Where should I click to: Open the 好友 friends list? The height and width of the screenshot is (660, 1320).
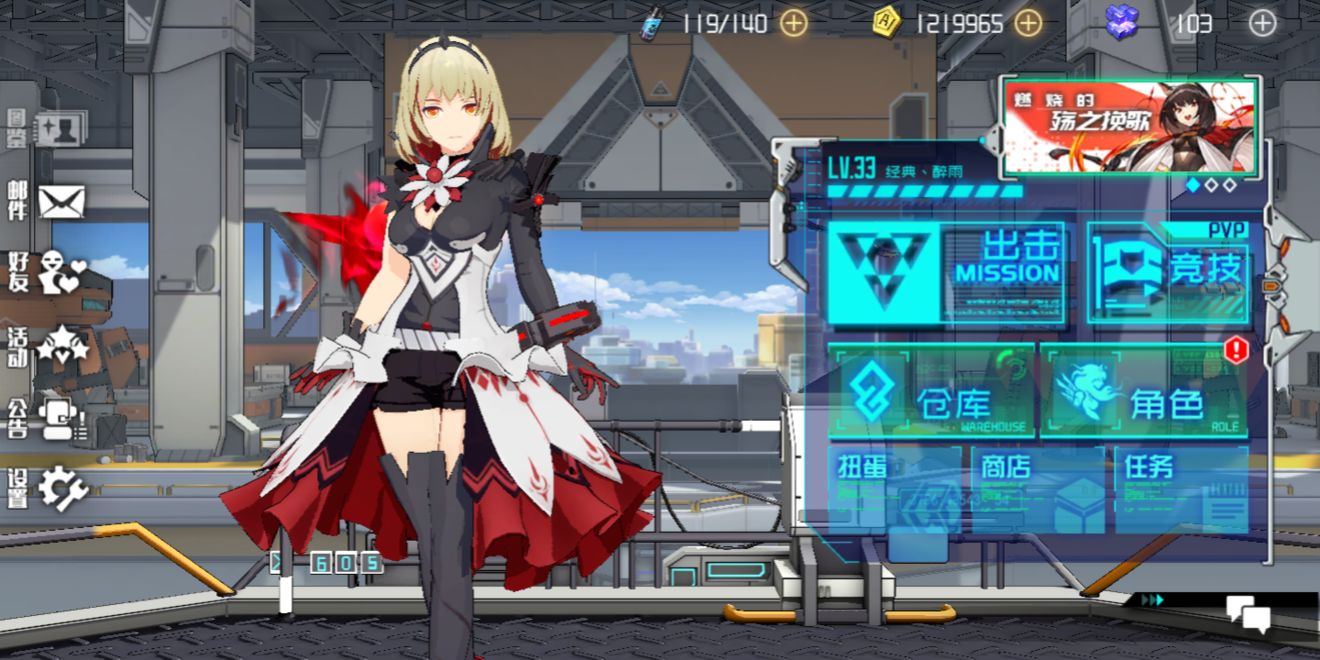[48, 272]
